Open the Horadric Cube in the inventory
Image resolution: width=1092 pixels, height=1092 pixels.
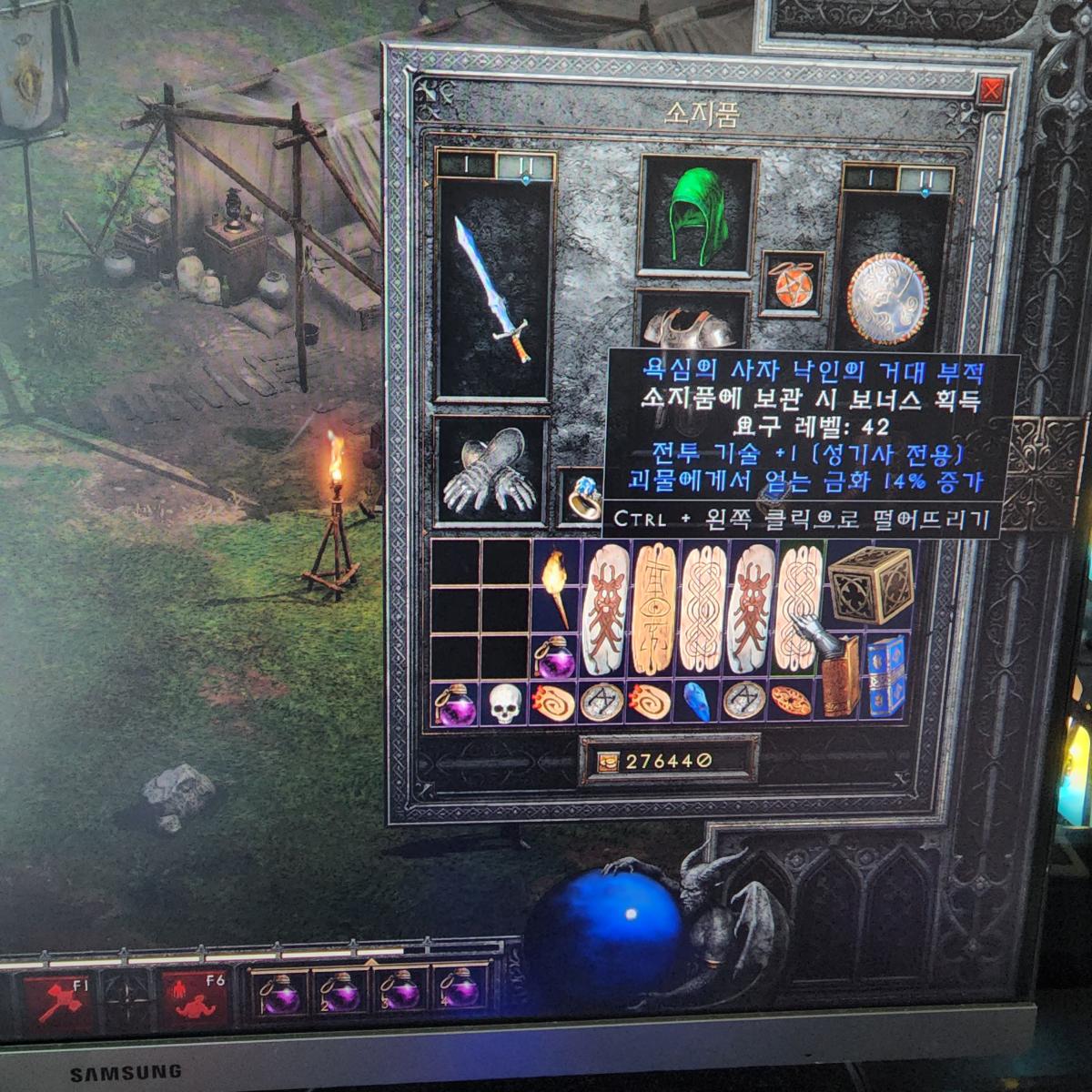pyautogui.click(x=871, y=585)
